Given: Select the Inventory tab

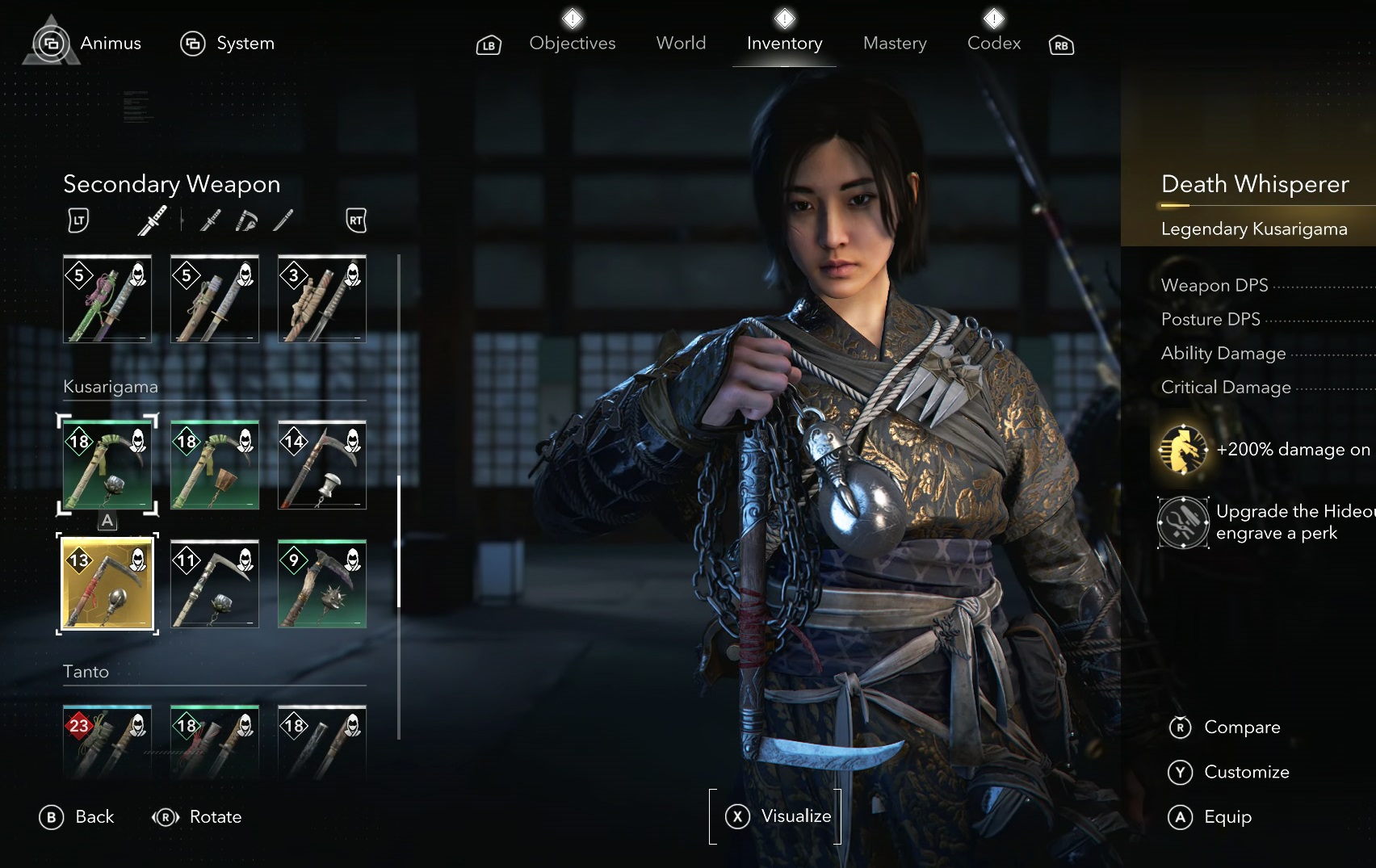Looking at the screenshot, I should [x=784, y=44].
